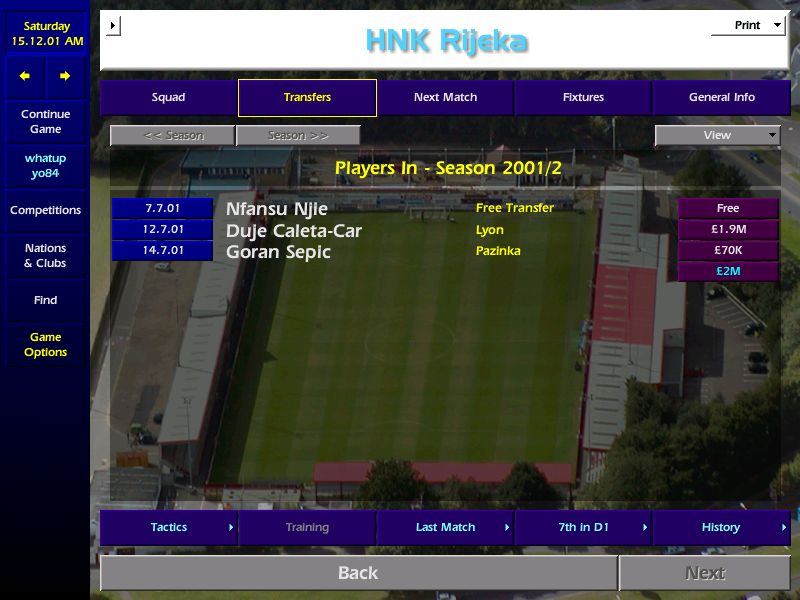Open the Competitions menu

45,211
